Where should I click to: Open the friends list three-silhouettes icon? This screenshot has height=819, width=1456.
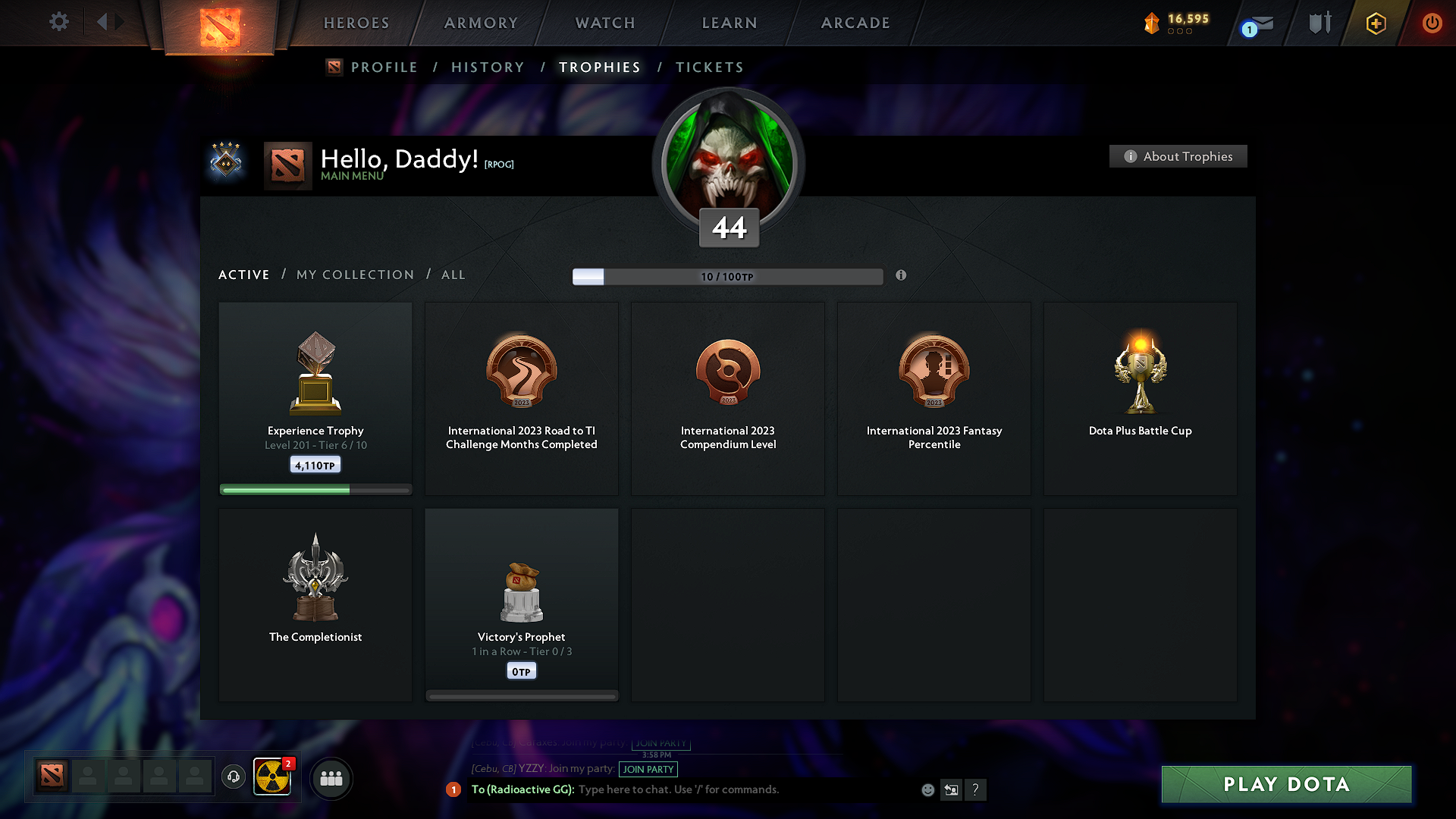[331, 778]
